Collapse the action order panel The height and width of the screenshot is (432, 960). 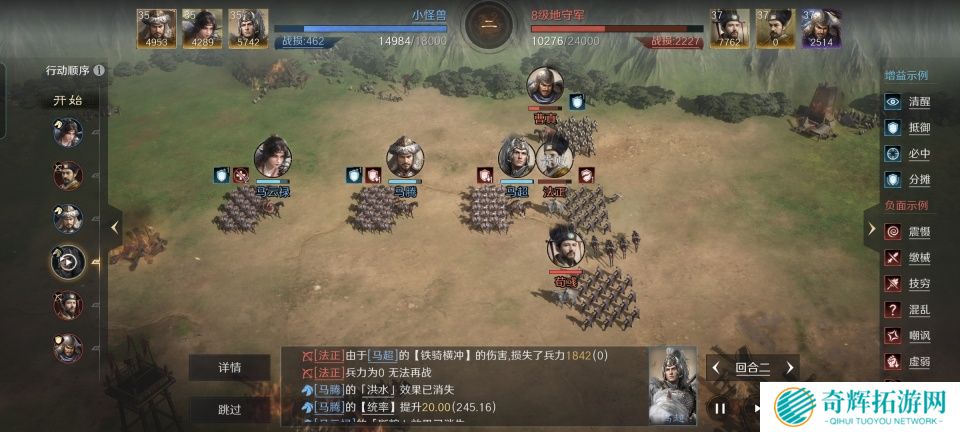click(x=114, y=227)
